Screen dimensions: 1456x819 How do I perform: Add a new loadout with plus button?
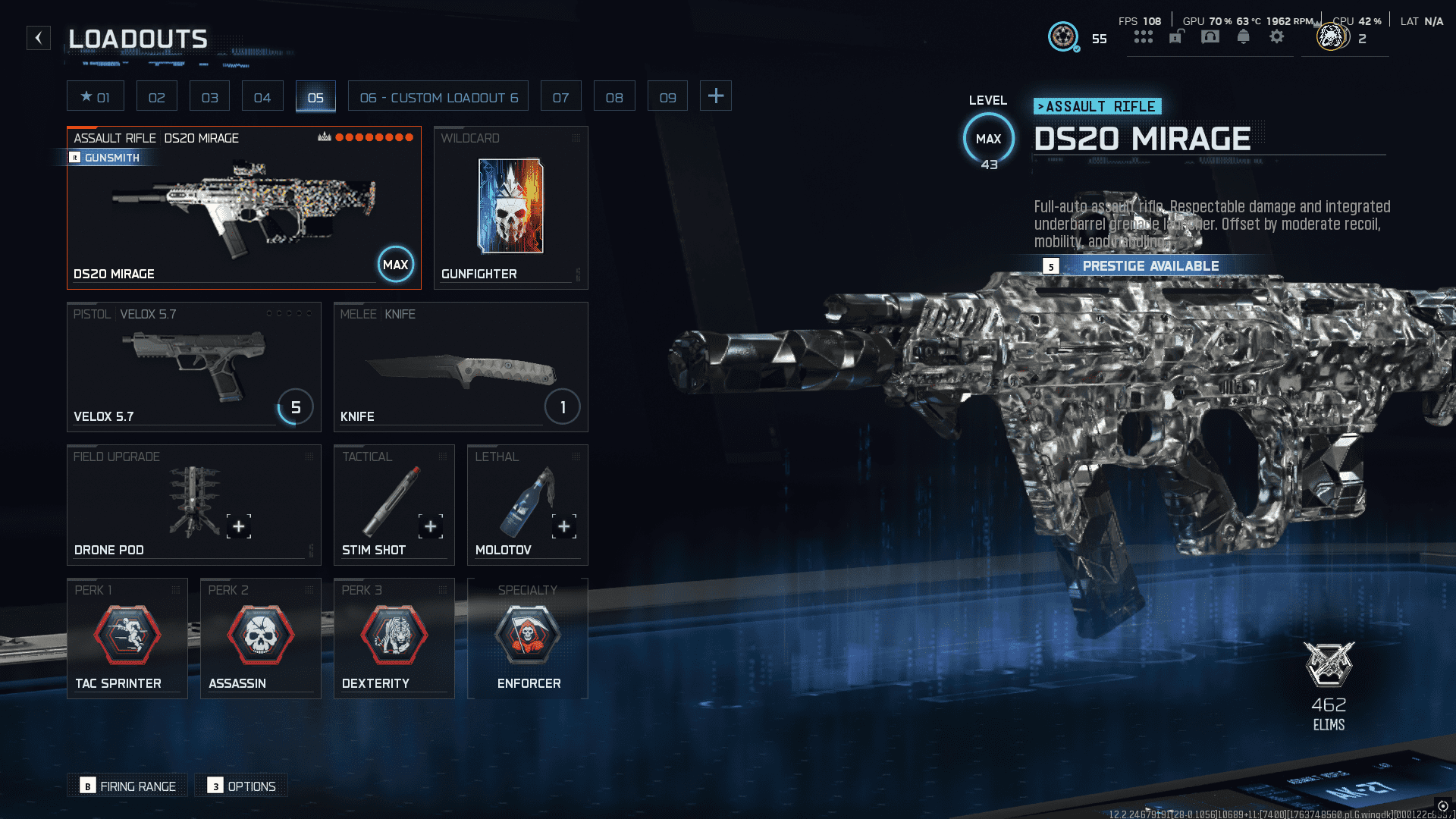[x=715, y=96]
